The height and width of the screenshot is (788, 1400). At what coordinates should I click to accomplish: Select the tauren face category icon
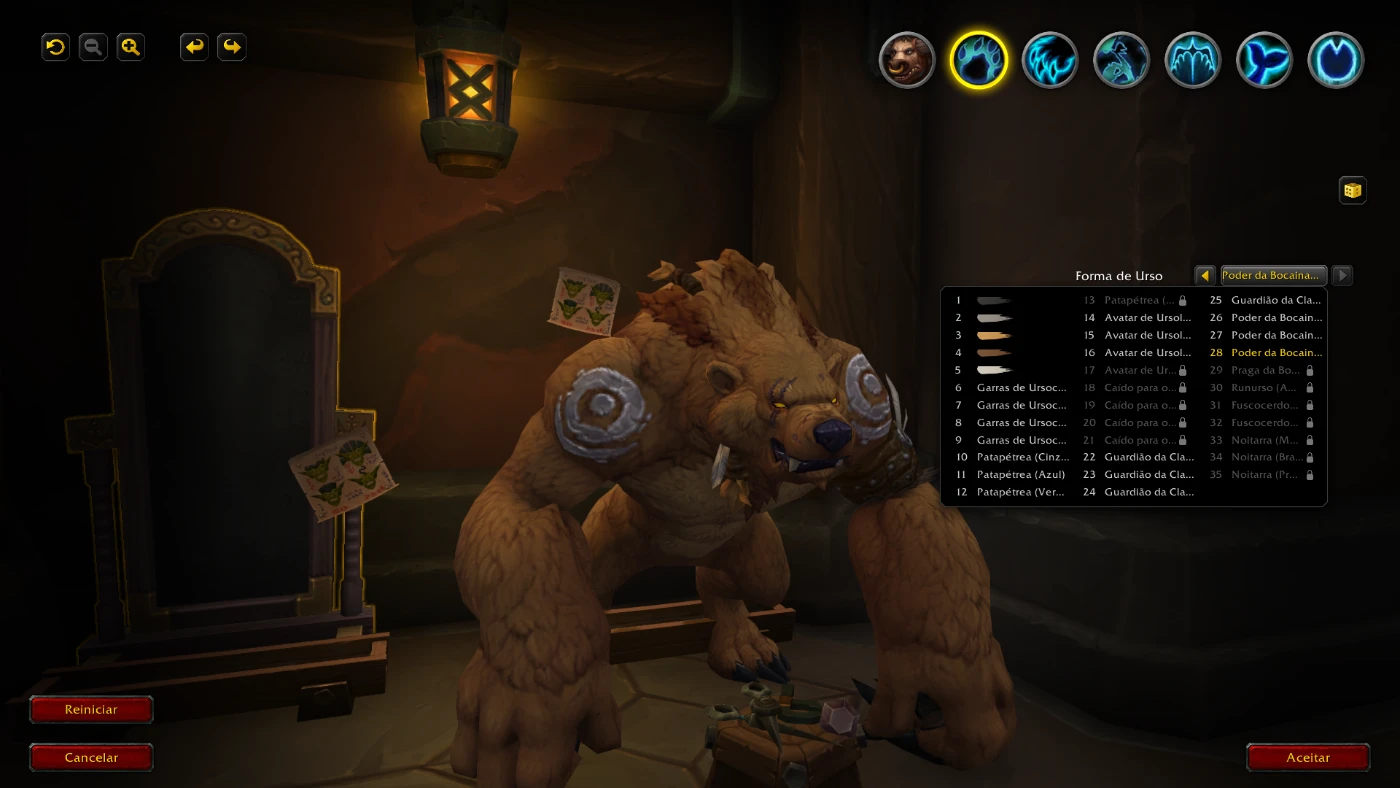coord(907,60)
